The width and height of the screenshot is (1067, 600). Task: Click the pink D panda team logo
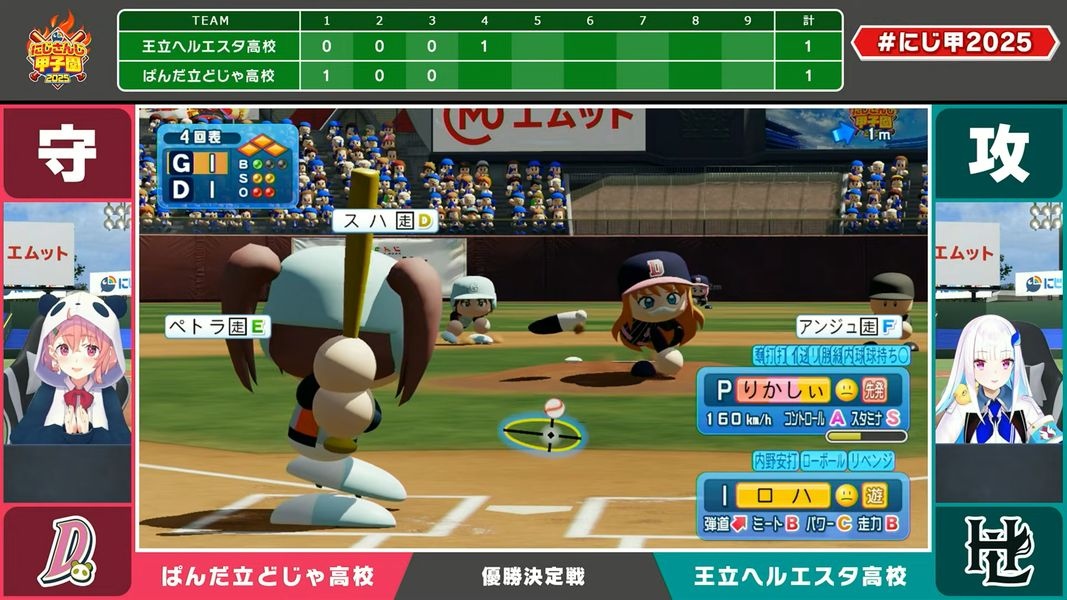click(x=67, y=552)
